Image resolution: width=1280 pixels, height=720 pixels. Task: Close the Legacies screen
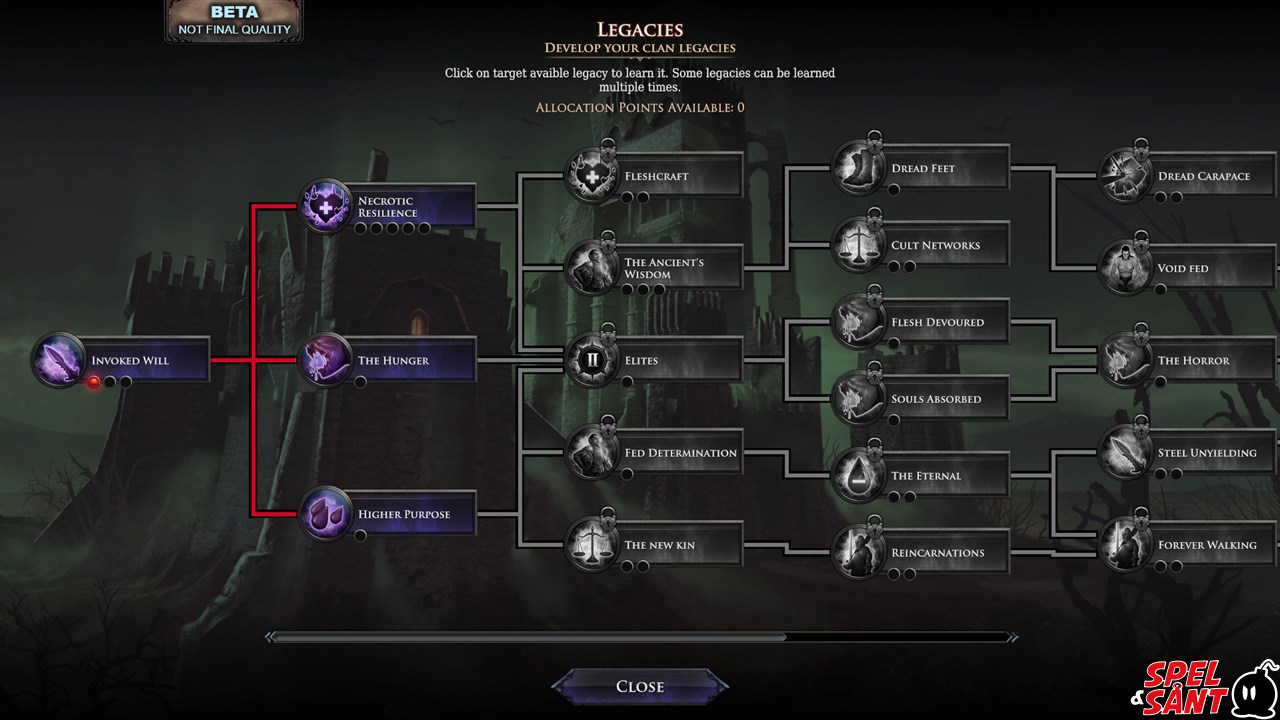[640, 686]
